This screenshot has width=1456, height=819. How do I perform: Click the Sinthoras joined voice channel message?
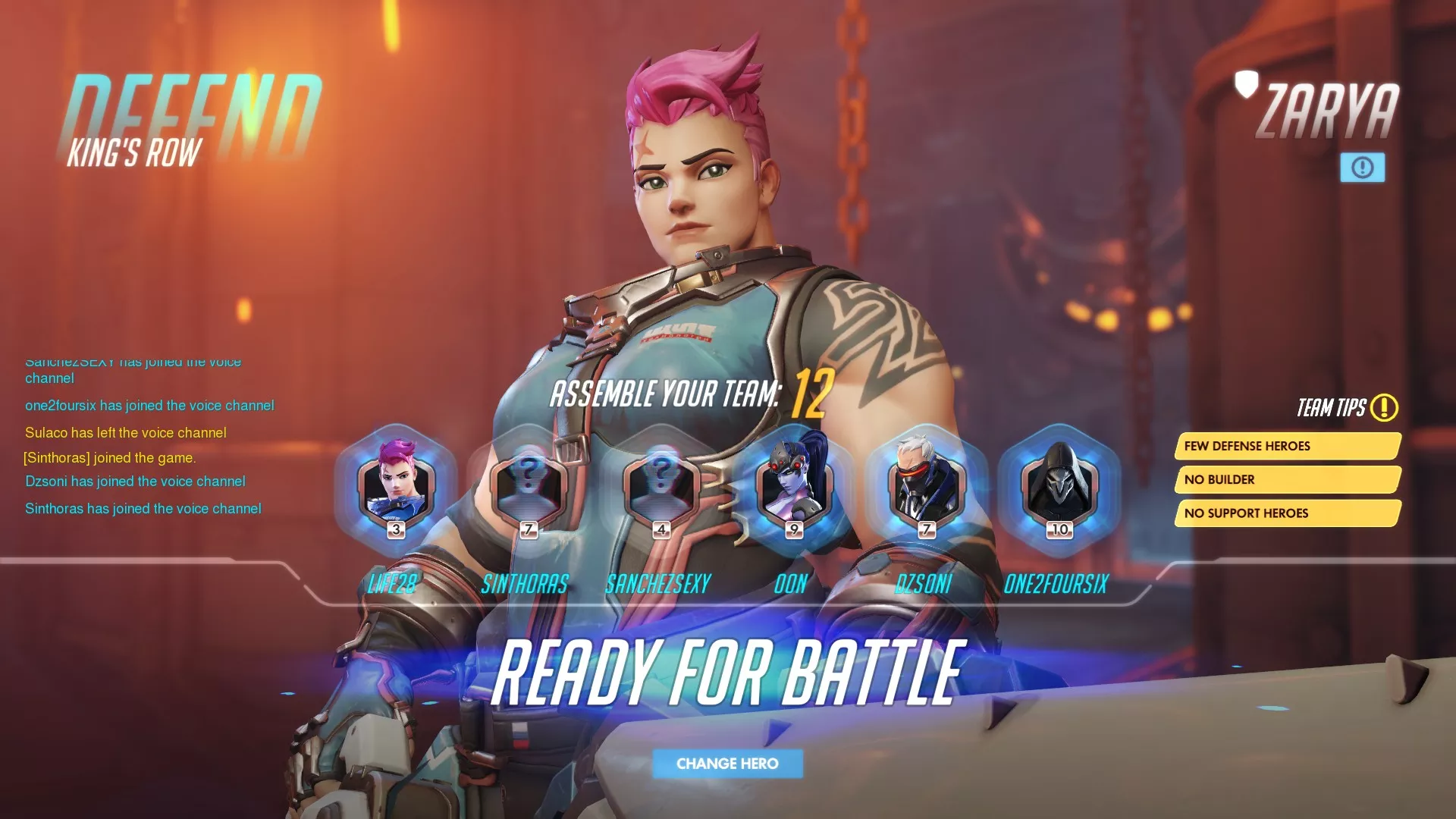click(142, 508)
